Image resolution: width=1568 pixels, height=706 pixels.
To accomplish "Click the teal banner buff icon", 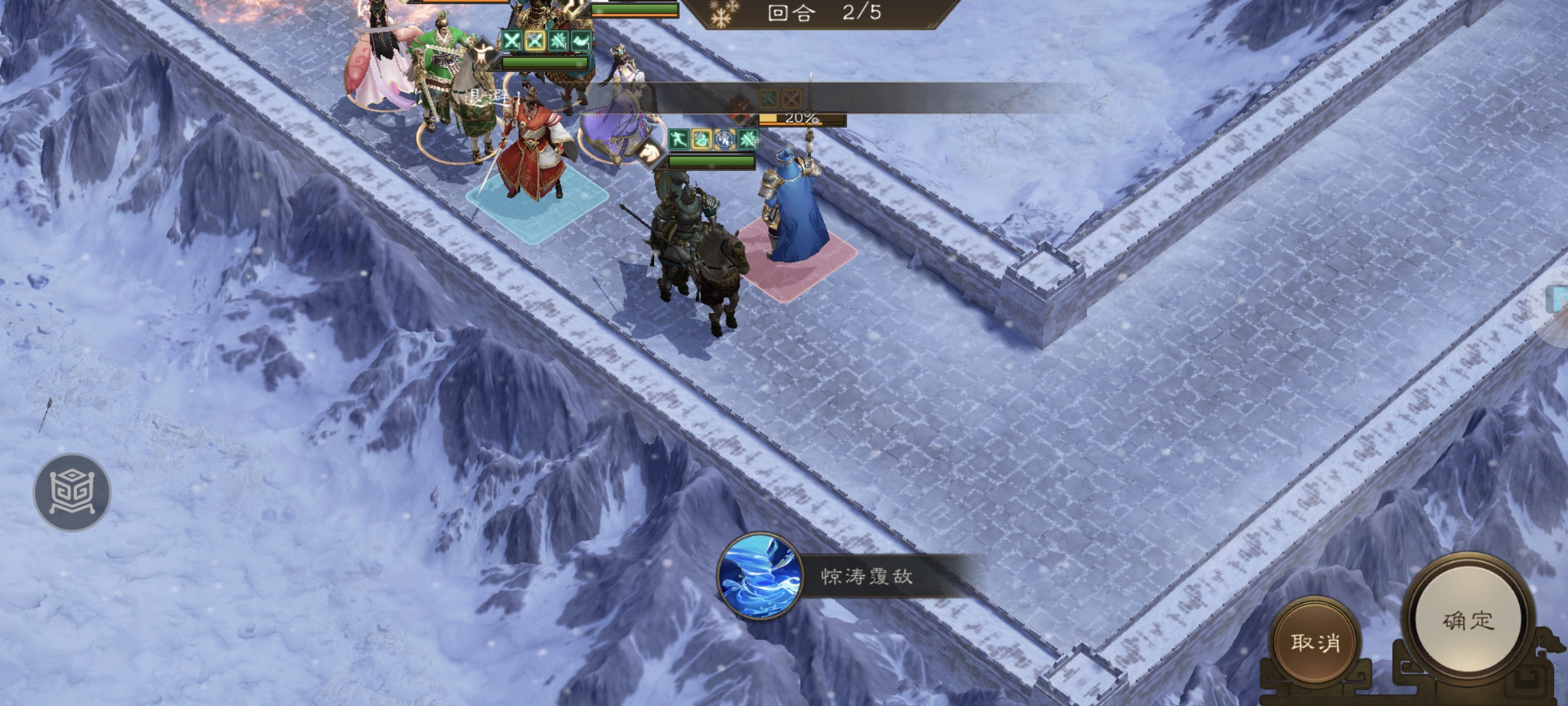I will point(581,42).
